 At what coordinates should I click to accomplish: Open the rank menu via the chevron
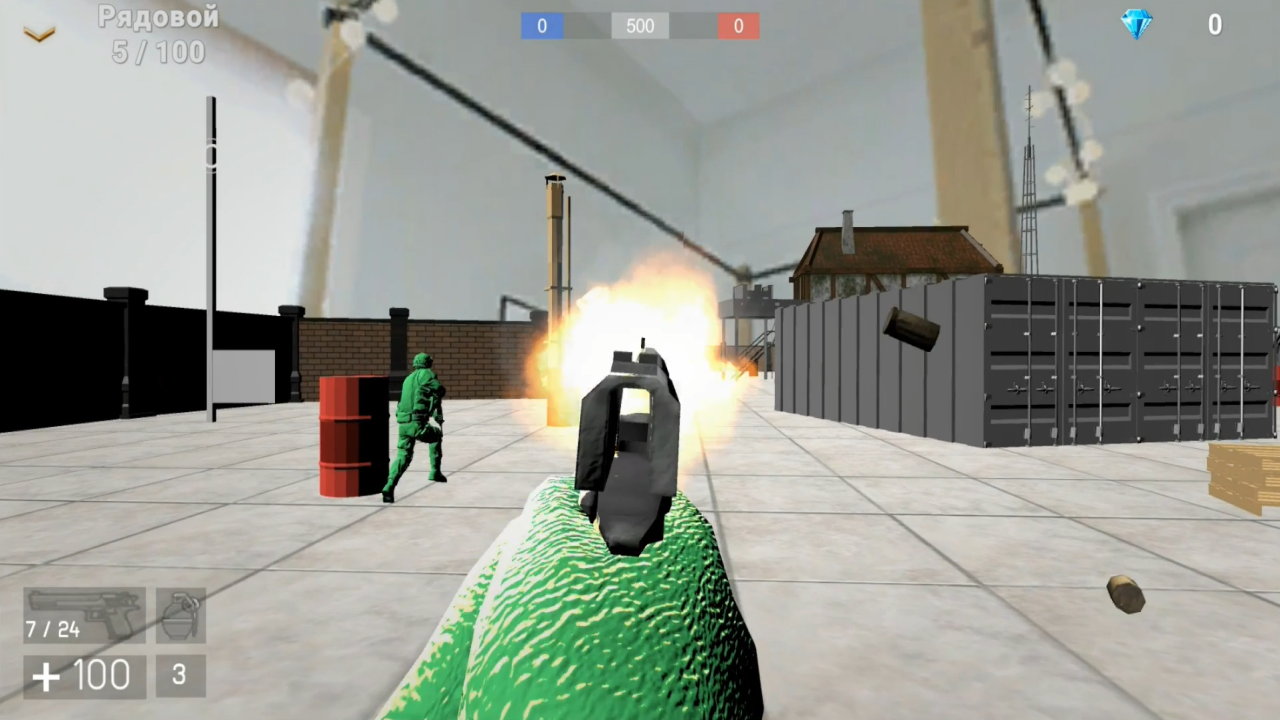point(38,32)
